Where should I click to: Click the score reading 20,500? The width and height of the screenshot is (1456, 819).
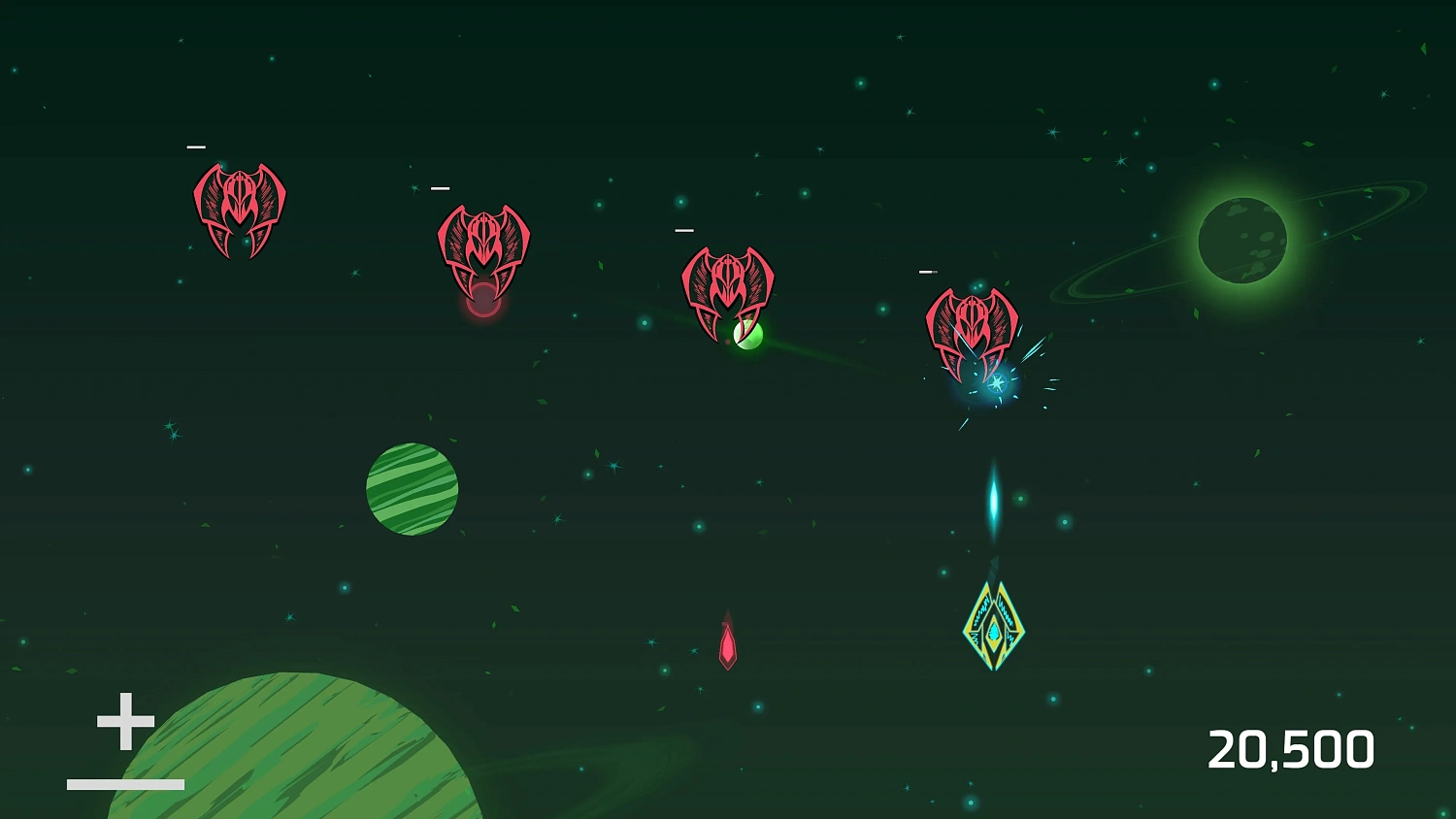(1293, 746)
